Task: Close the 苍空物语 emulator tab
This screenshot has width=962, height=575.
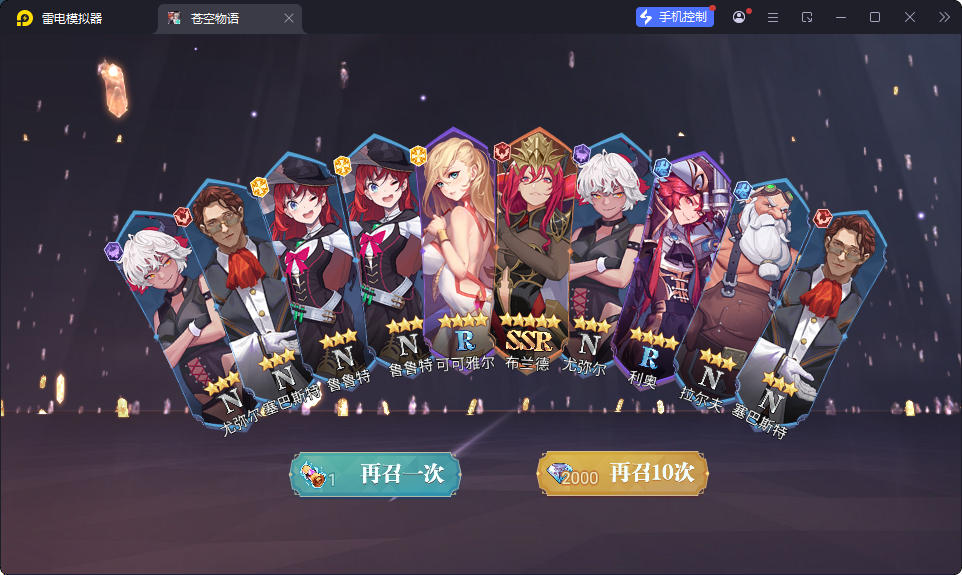Action: (x=289, y=18)
